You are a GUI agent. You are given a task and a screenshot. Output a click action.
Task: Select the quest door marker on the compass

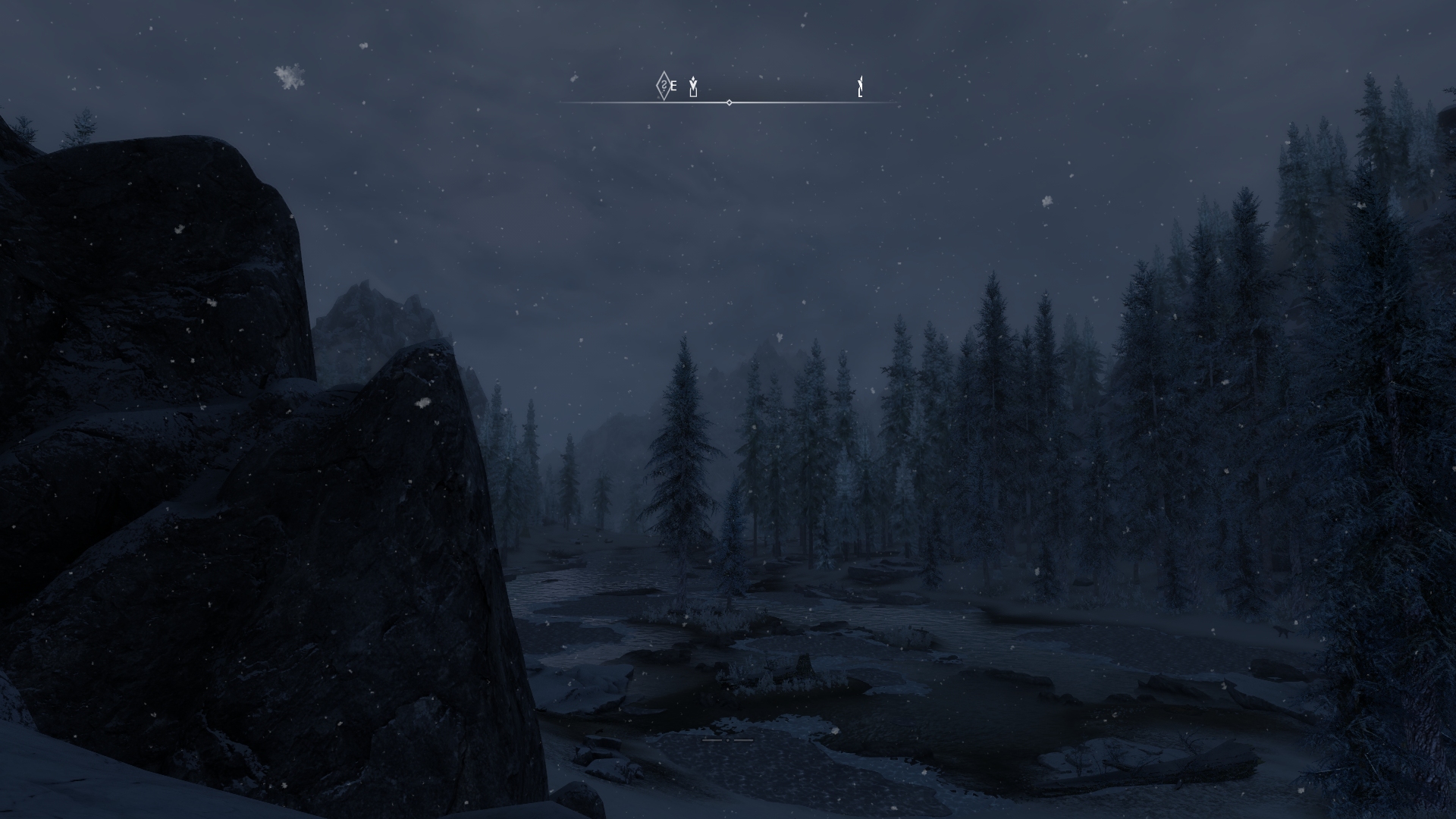click(693, 87)
